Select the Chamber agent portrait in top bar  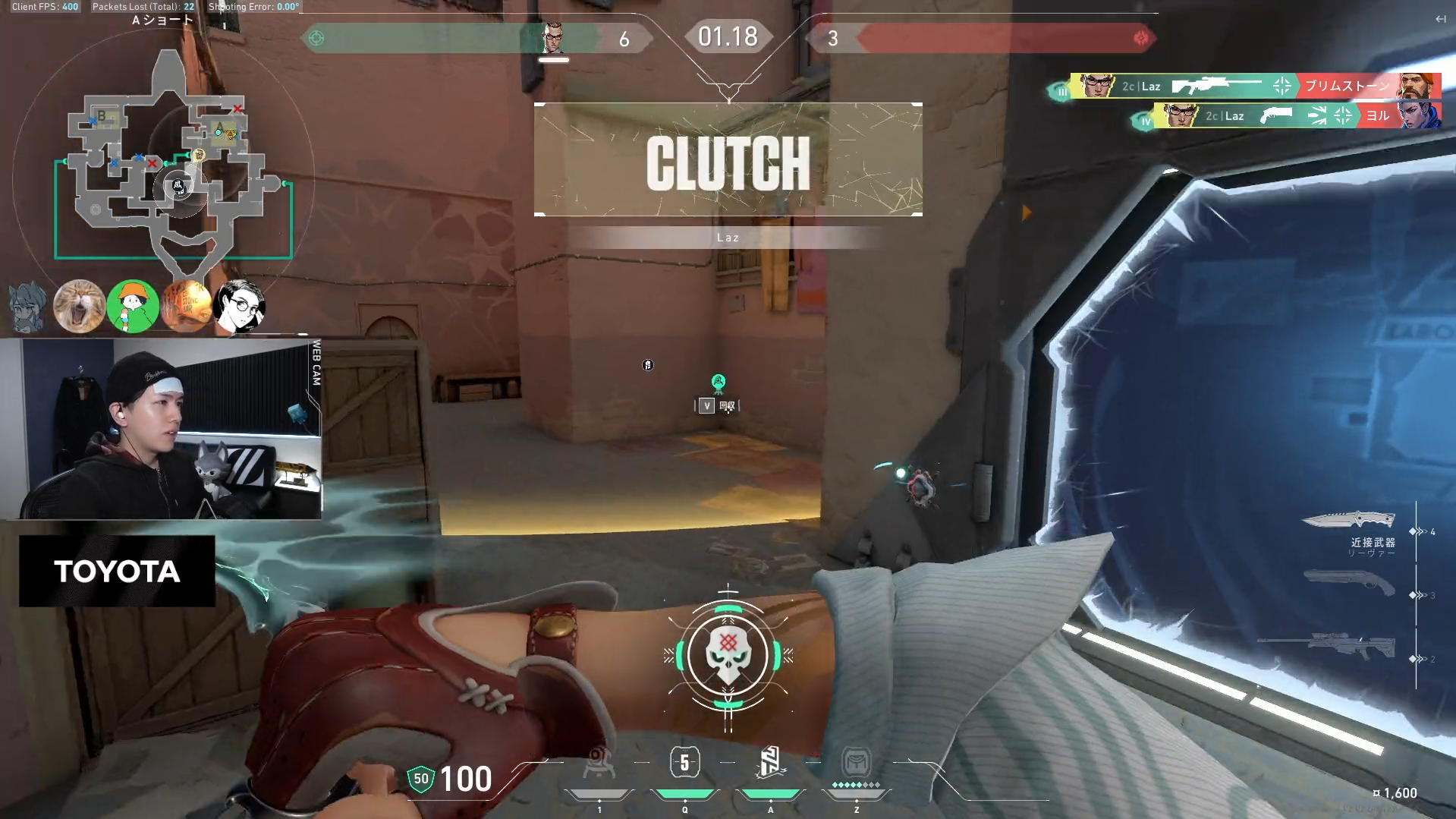554,38
